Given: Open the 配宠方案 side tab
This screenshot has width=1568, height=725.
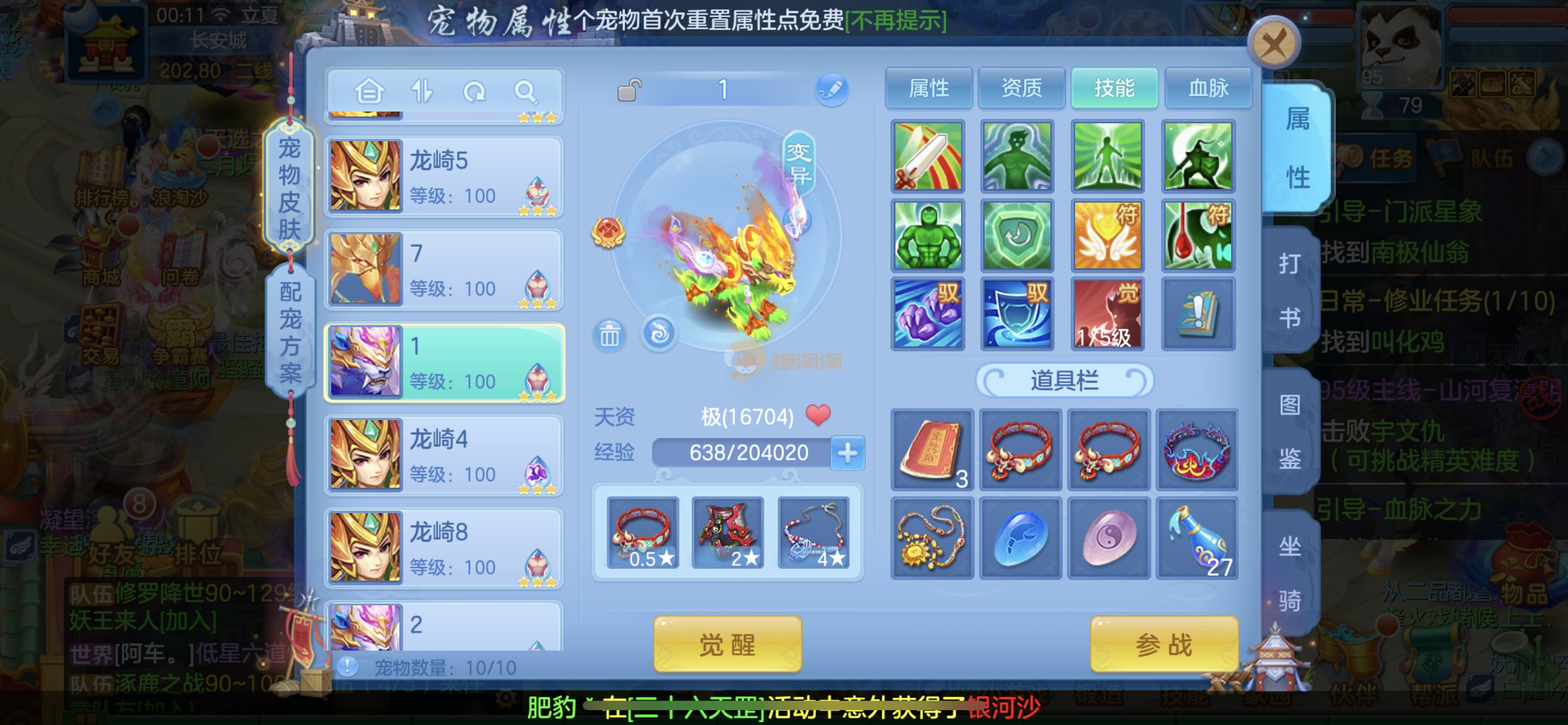Looking at the screenshot, I should pos(290,332).
